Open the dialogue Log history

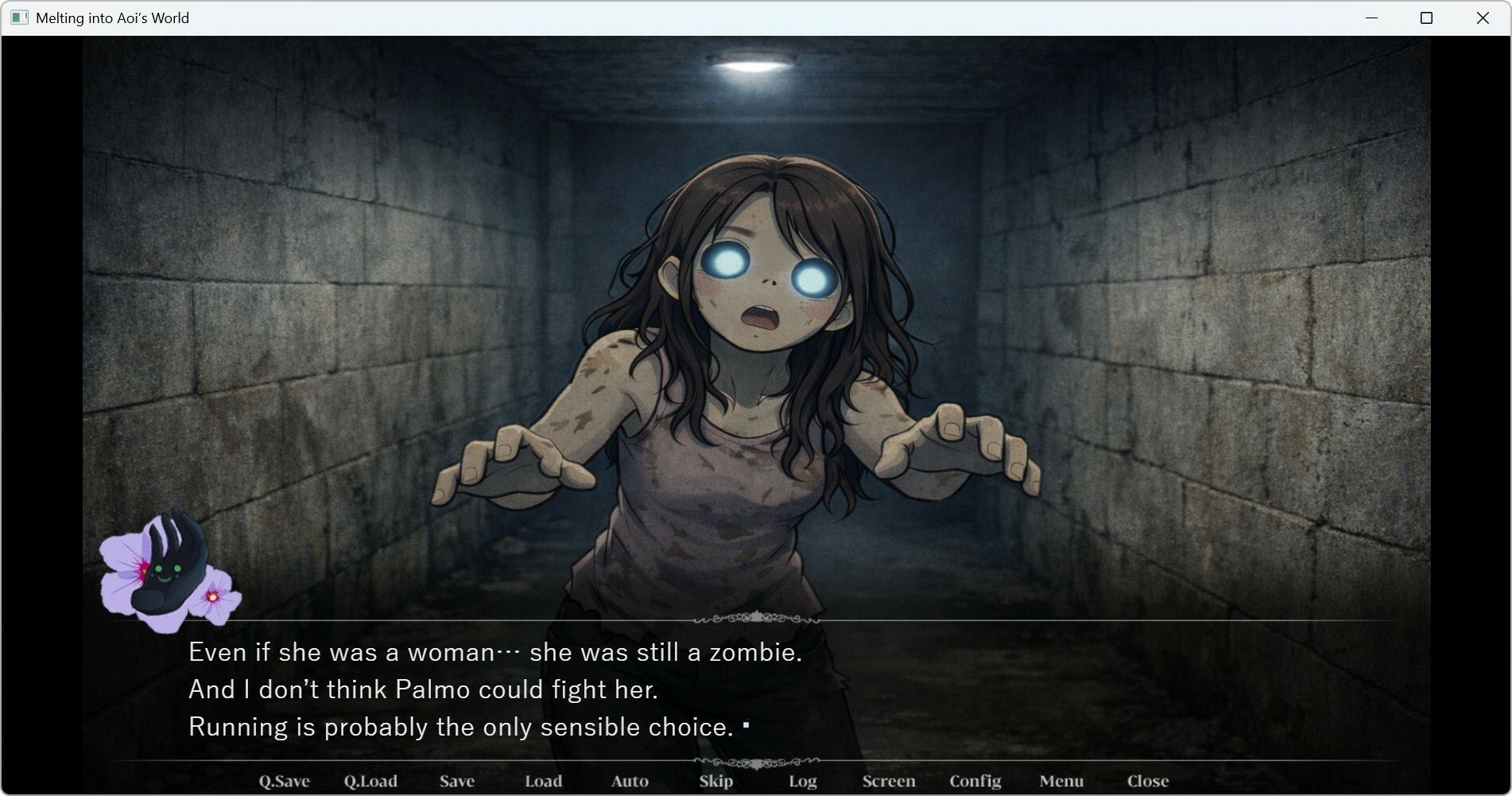[x=802, y=781]
